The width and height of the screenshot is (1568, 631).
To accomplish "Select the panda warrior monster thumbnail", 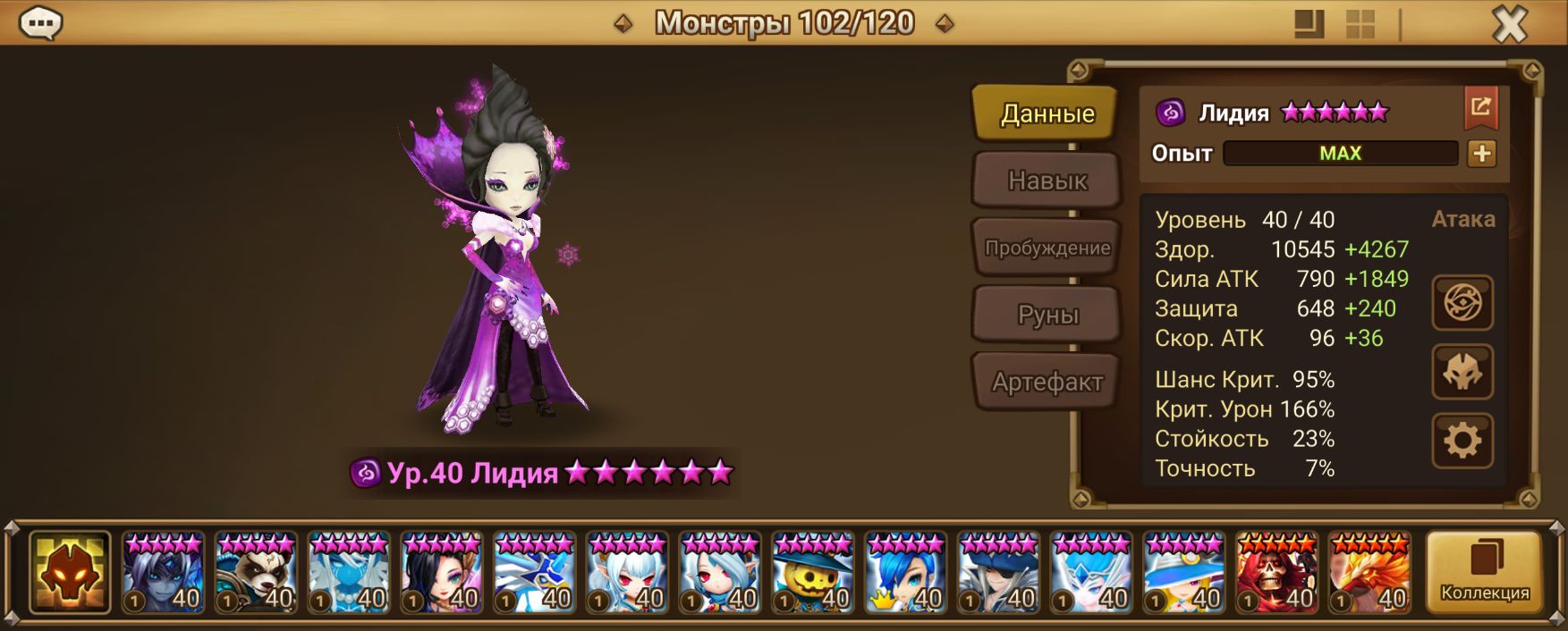I will [256, 572].
